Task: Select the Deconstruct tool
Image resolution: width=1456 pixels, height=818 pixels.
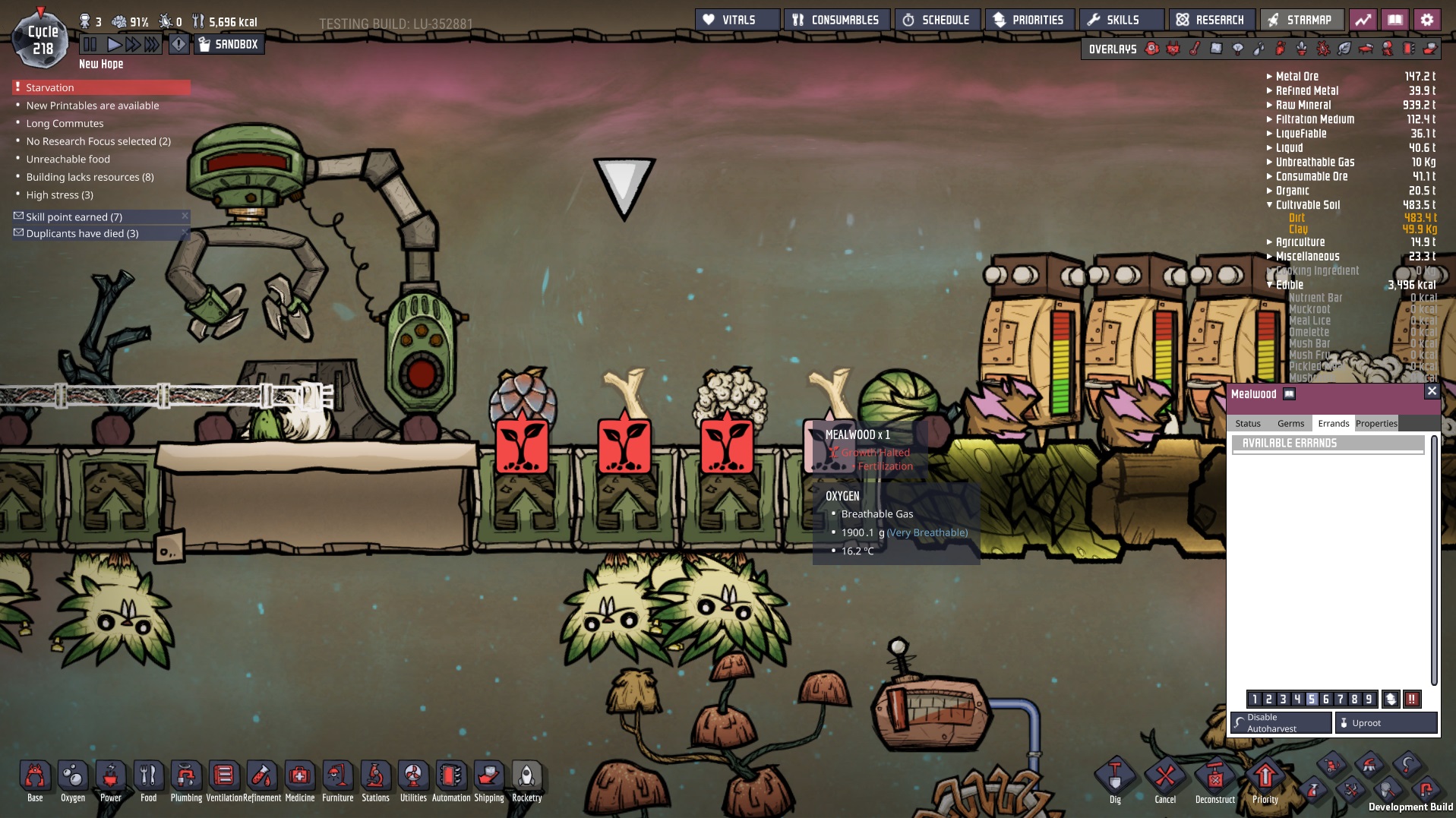Action: point(1214,782)
